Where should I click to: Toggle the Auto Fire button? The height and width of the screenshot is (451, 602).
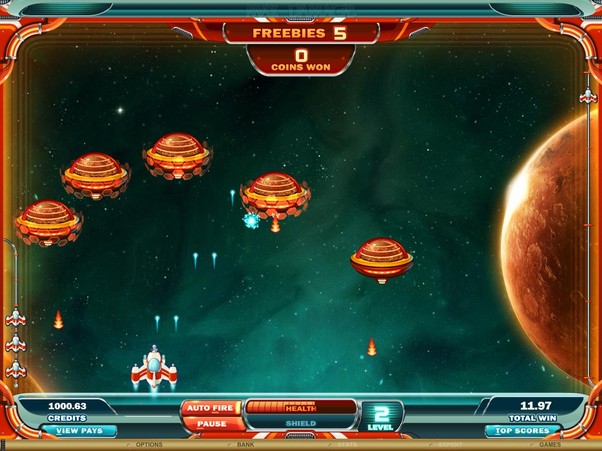click(x=211, y=408)
